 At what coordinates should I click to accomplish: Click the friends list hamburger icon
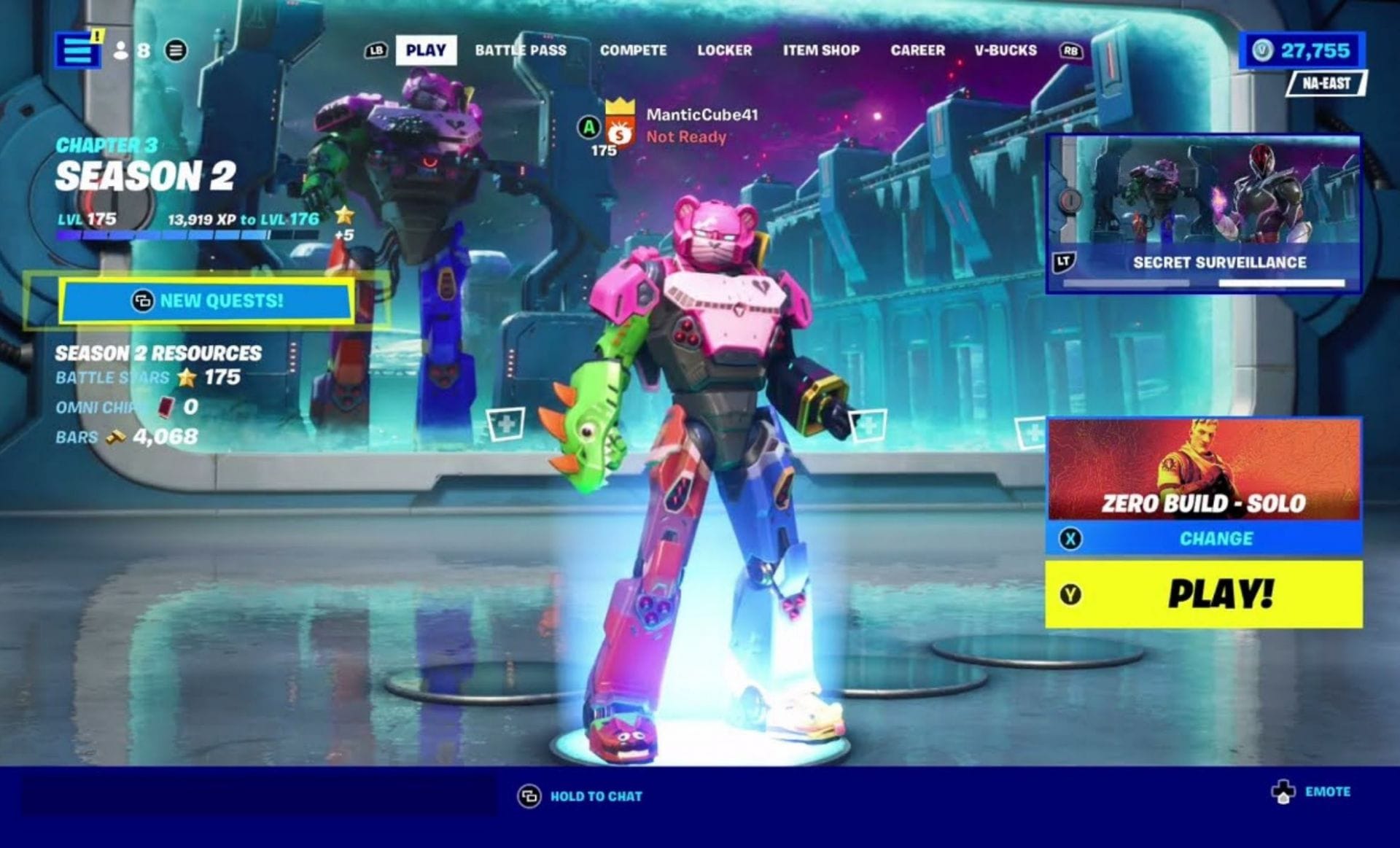tap(177, 50)
